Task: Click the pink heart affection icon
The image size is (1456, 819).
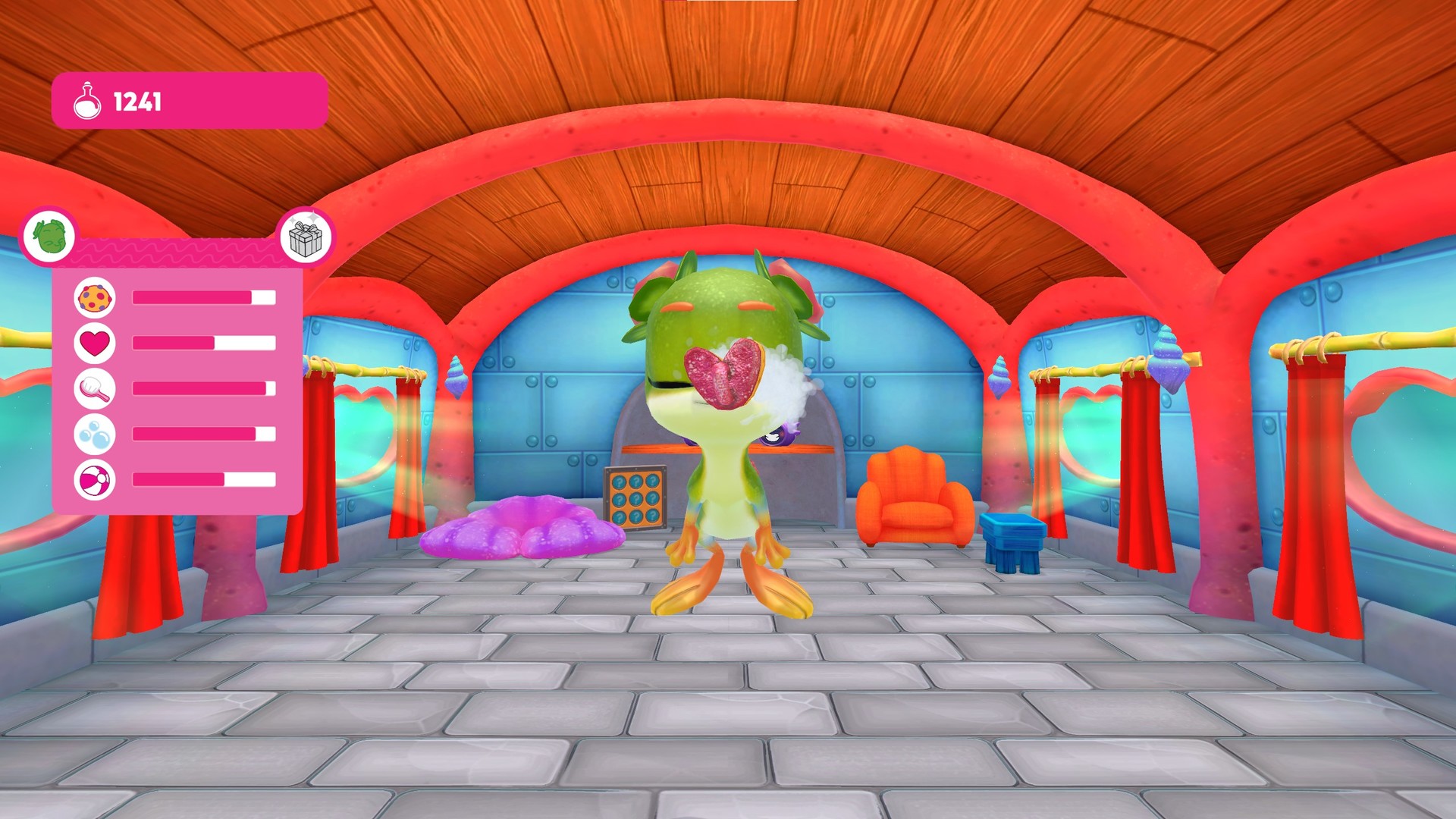Action: pos(94,344)
